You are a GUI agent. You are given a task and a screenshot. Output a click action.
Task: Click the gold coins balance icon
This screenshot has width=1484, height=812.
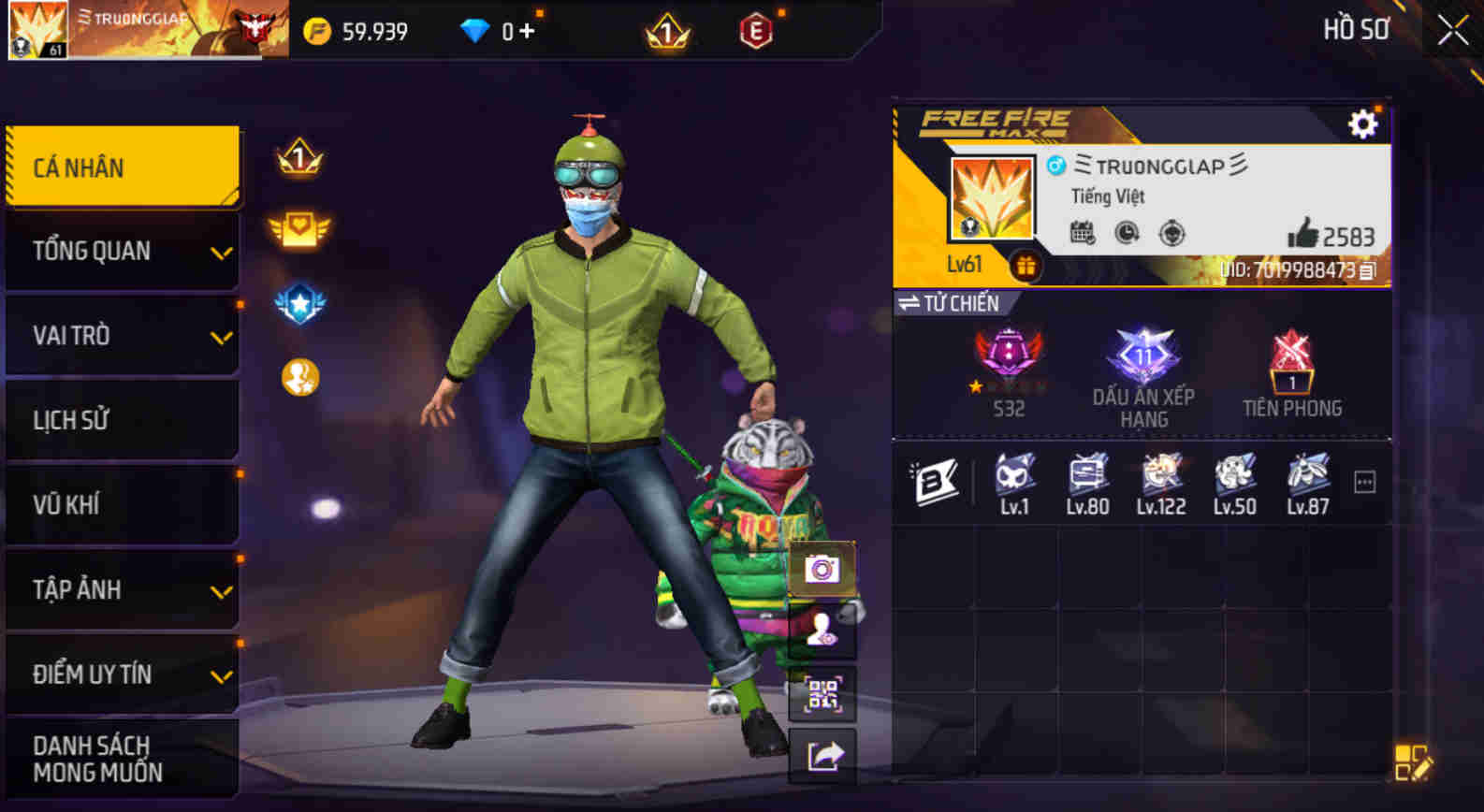[318, 30]
